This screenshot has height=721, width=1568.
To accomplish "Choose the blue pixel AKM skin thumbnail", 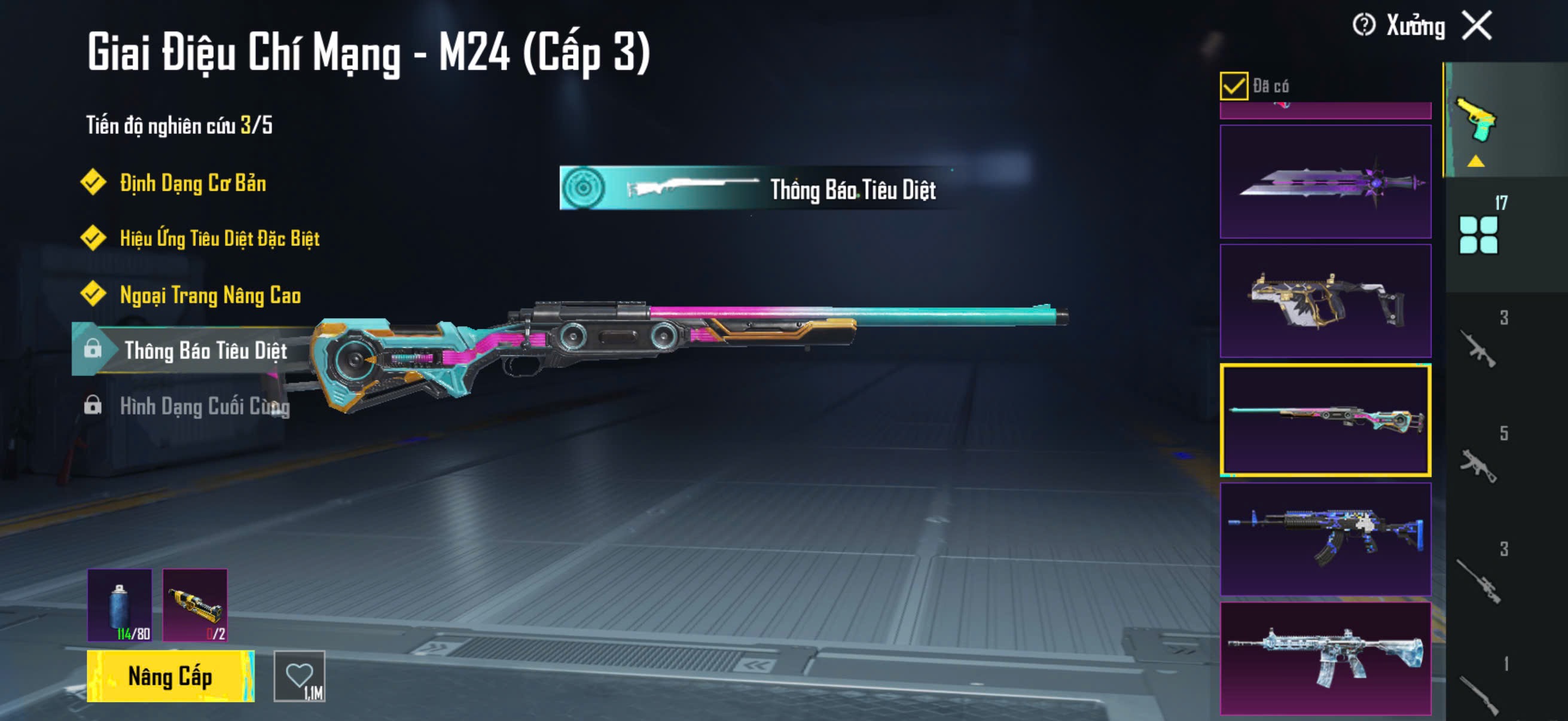I will coord(1325,539).
